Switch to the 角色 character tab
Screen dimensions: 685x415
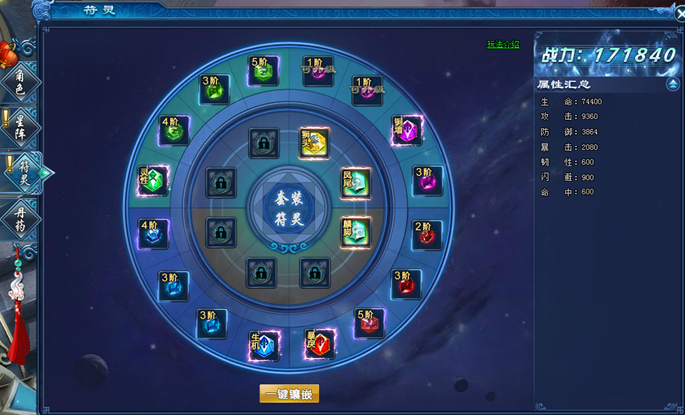pyautogui.click(x=24, y=84)
